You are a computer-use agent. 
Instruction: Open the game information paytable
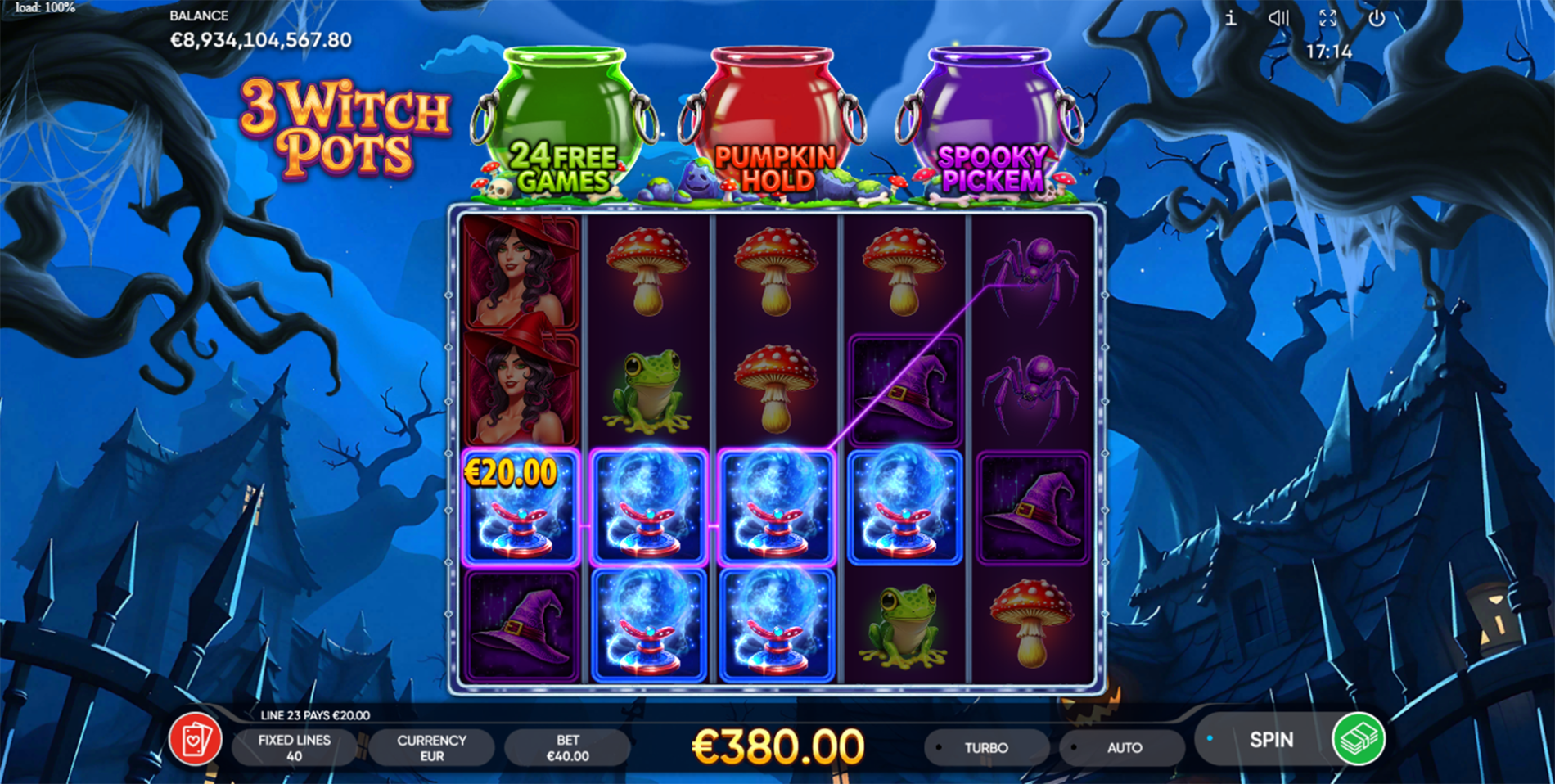pyautogui.click(x=1231, y=18)
